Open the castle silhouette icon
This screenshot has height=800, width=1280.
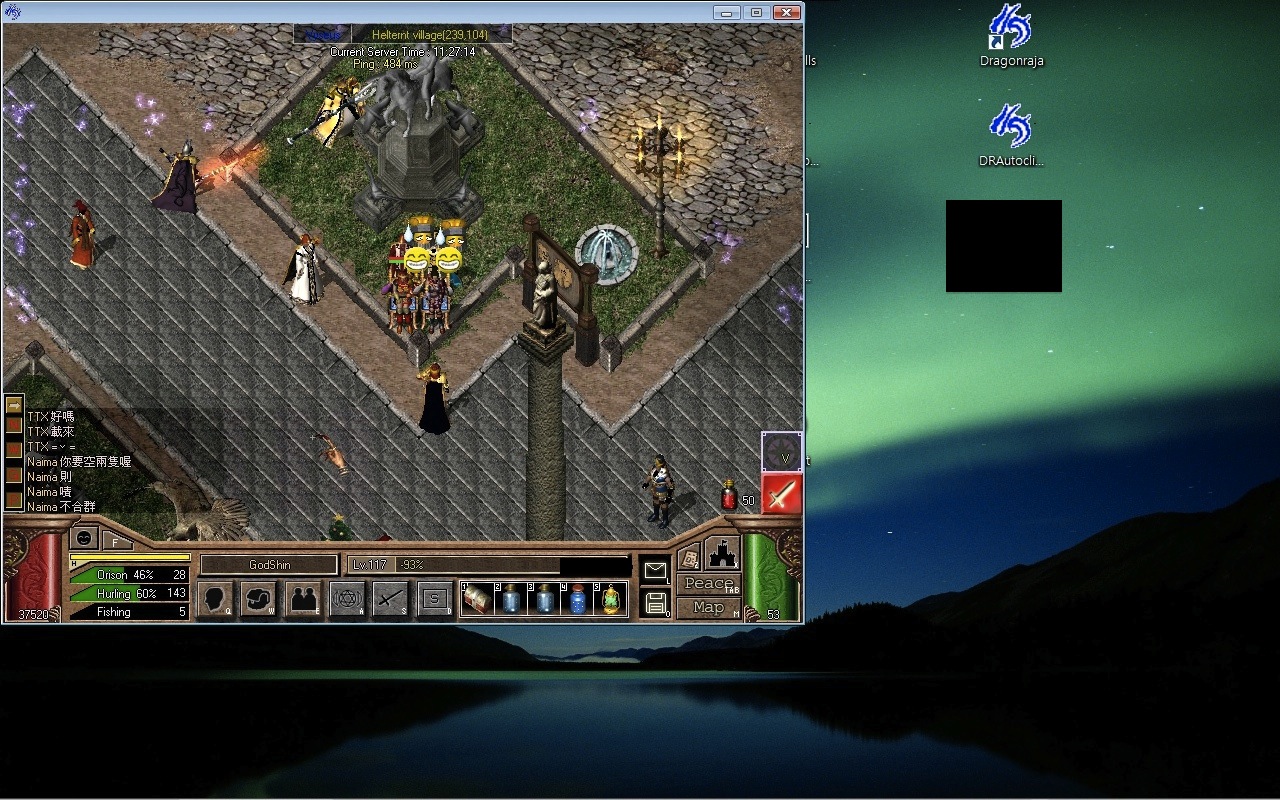[x=722, y=553]
